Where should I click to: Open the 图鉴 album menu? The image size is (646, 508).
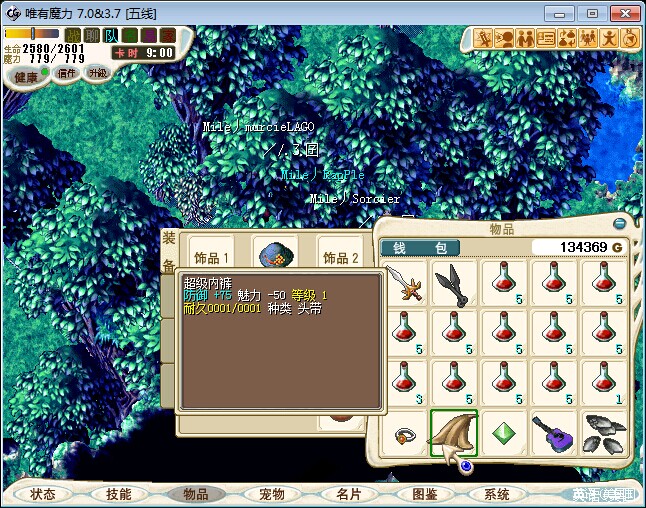[424, 494]
